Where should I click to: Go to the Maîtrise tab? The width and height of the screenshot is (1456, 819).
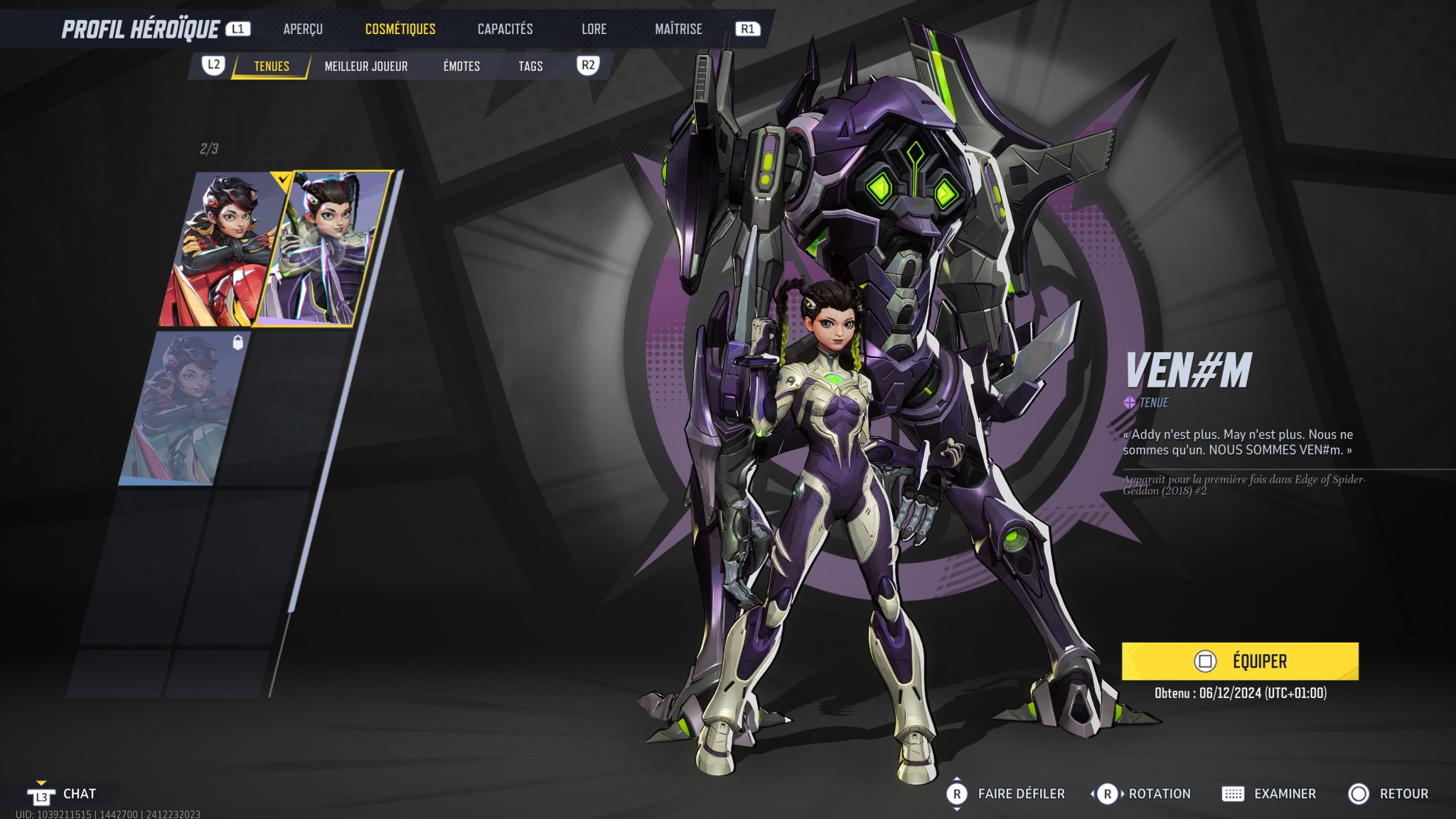[678, 29]
